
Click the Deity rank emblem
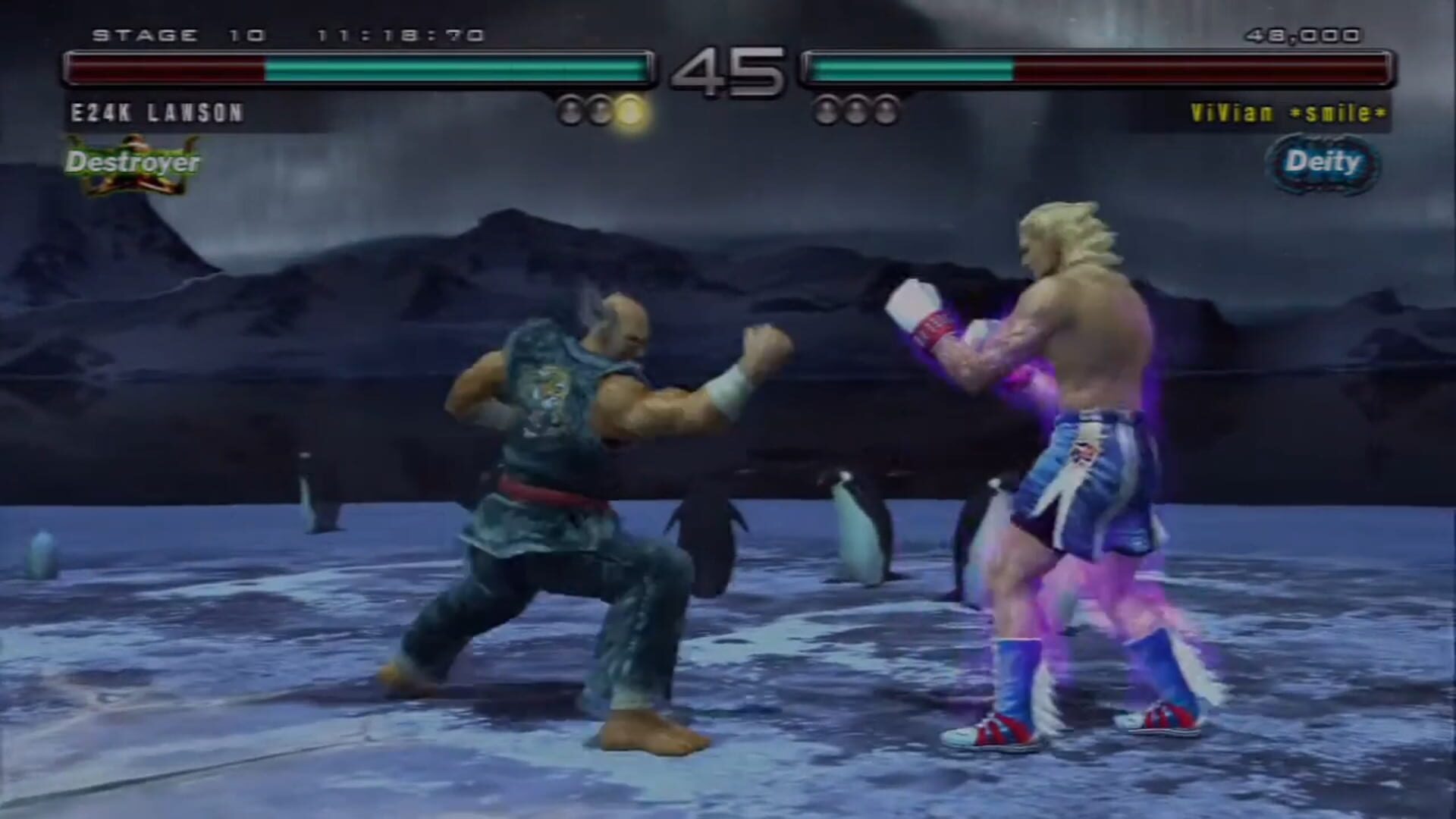coord(1323,162)
